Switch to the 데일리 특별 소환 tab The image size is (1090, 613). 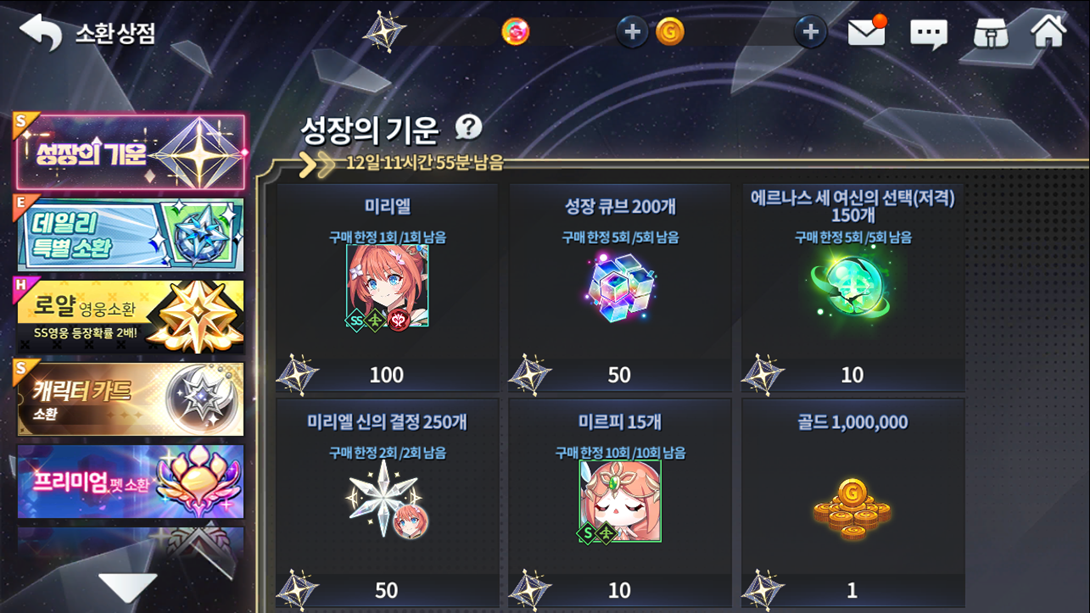130,235
